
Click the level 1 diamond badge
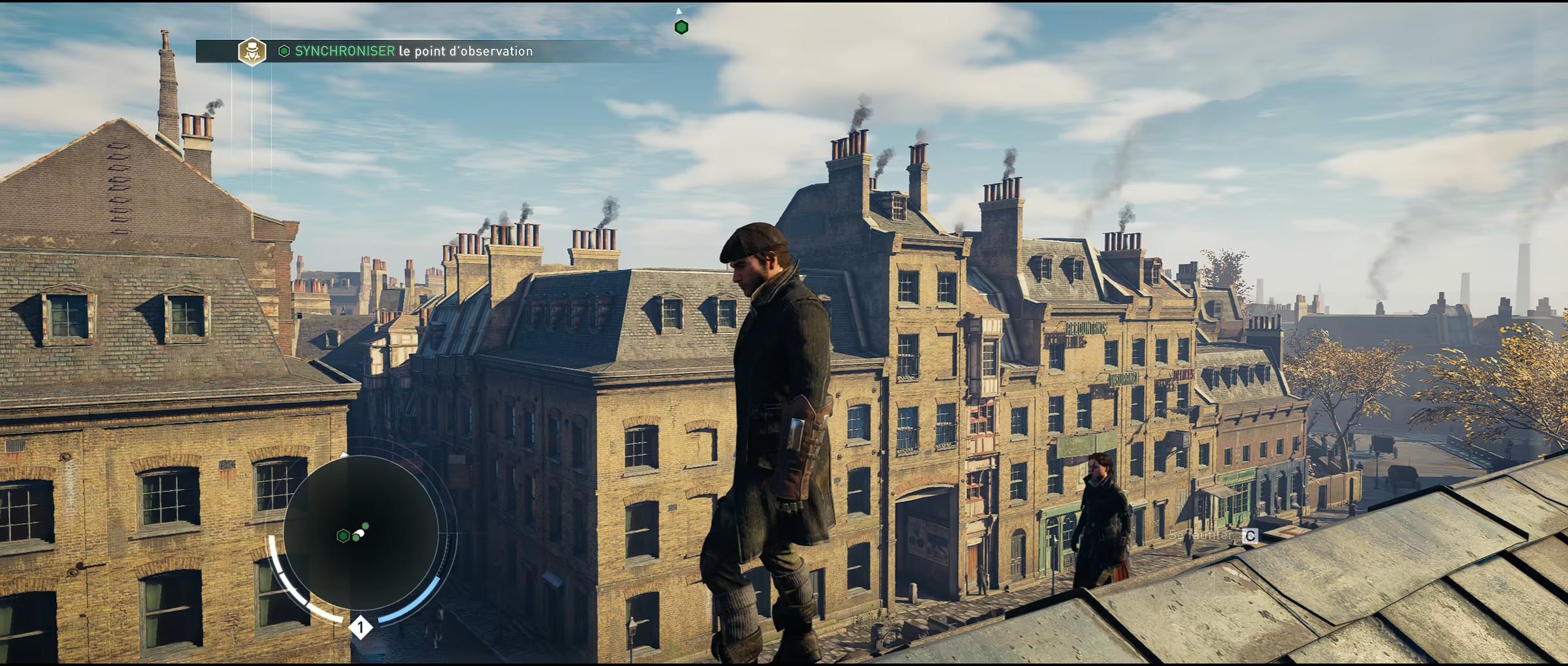pos(360,628)
